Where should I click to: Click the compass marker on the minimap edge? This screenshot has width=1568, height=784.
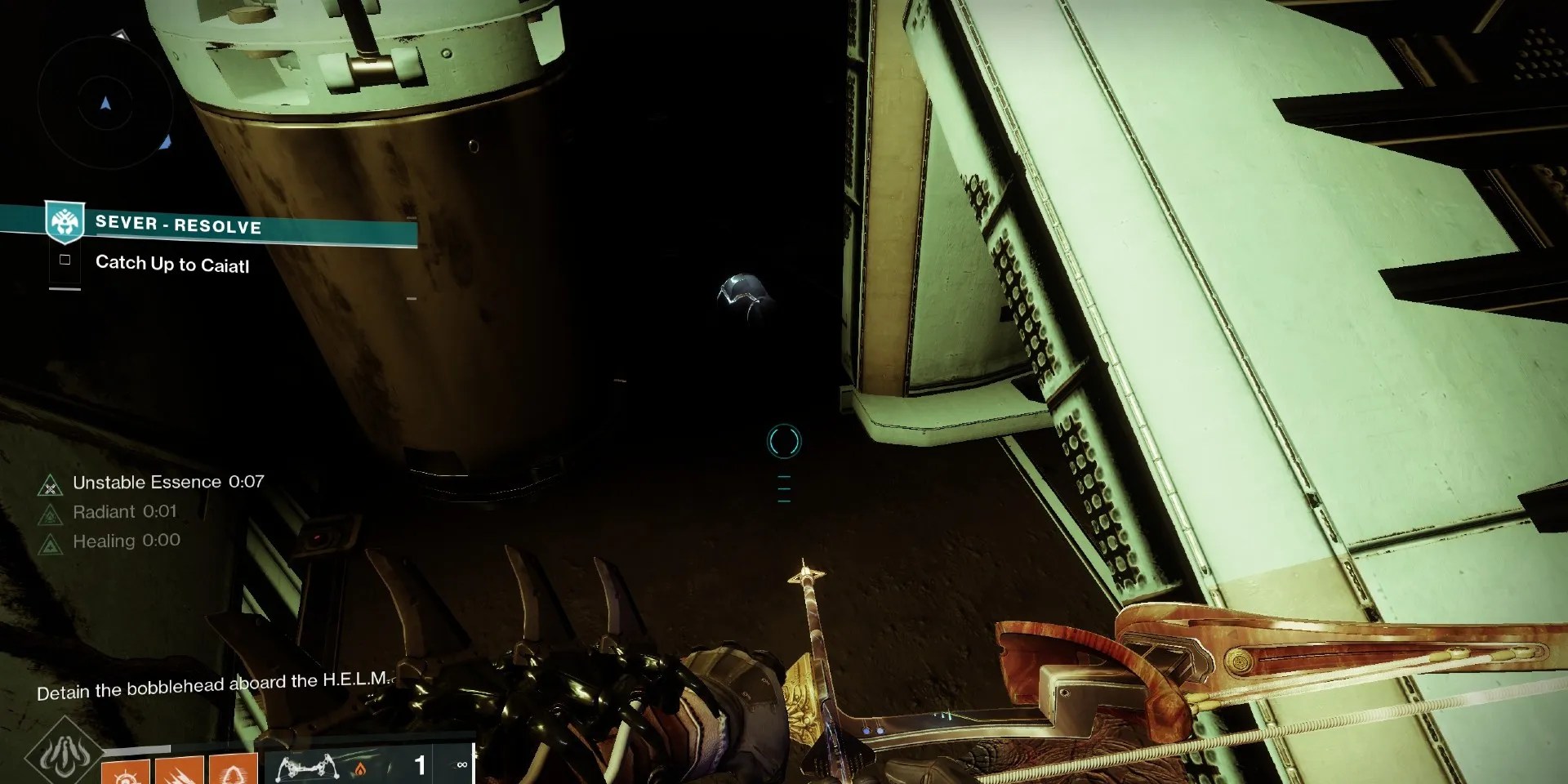[x=122, y=35]
